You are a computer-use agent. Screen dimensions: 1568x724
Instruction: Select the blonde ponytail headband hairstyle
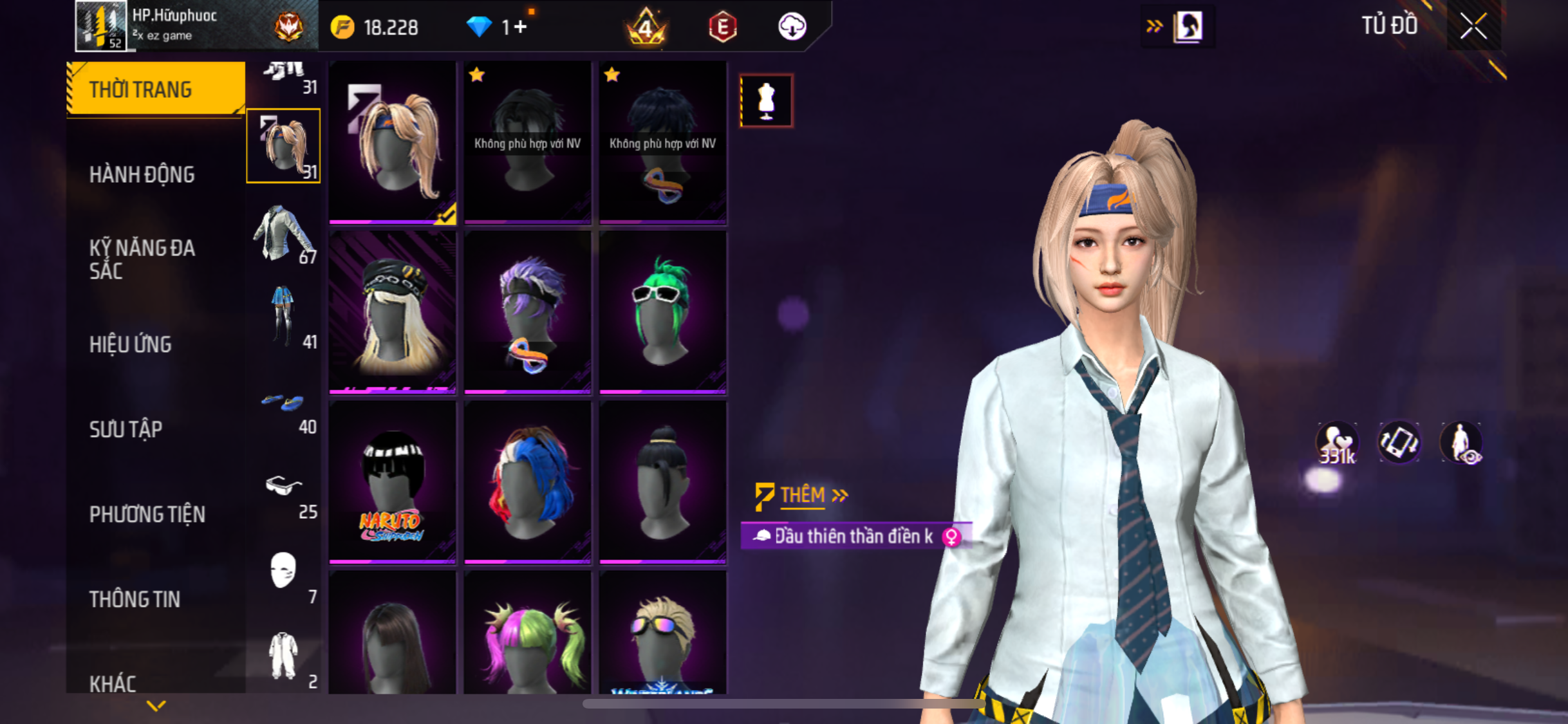[x=393, y=143]
